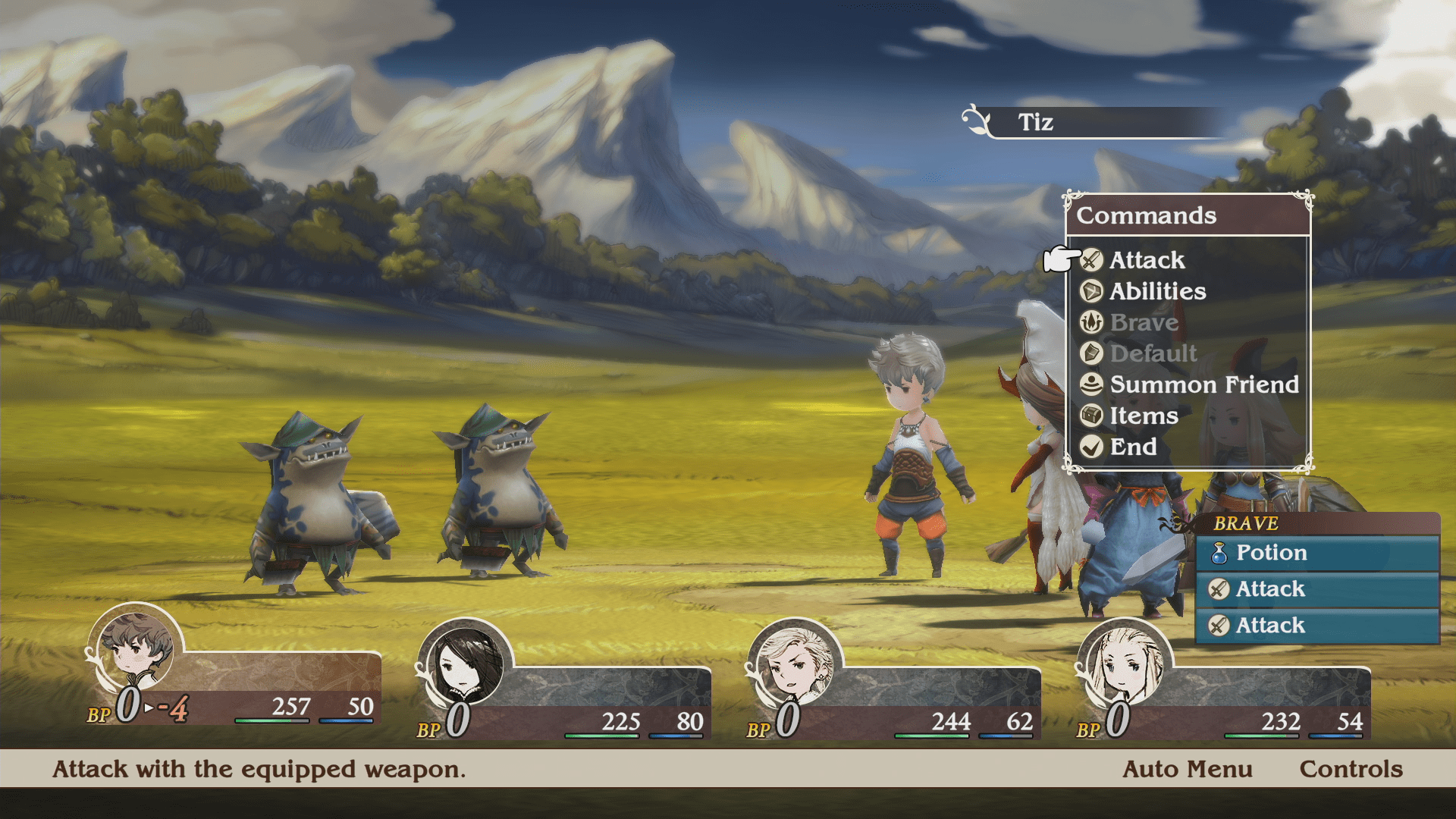
Task: Open Abilities via its icon
Action: click(x=1093, y=292)
